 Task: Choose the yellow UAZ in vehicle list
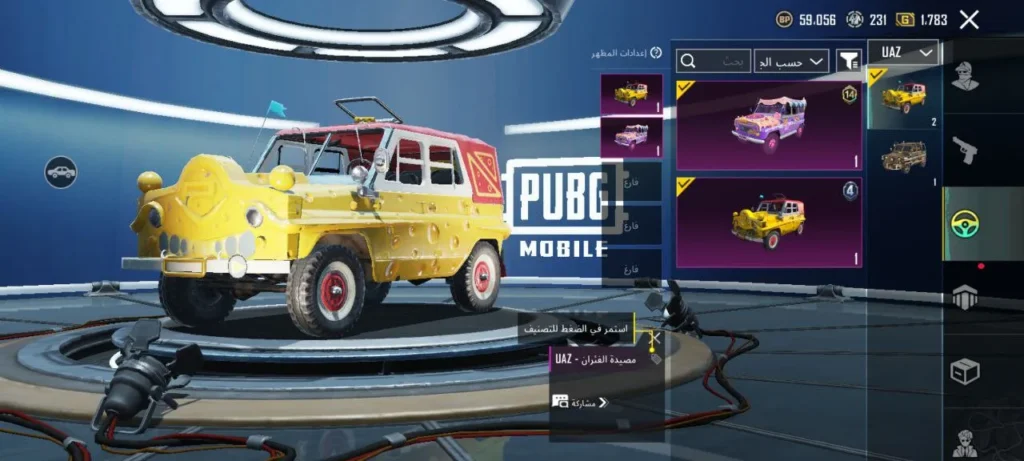pyautogui.click(x=904, y=97)
